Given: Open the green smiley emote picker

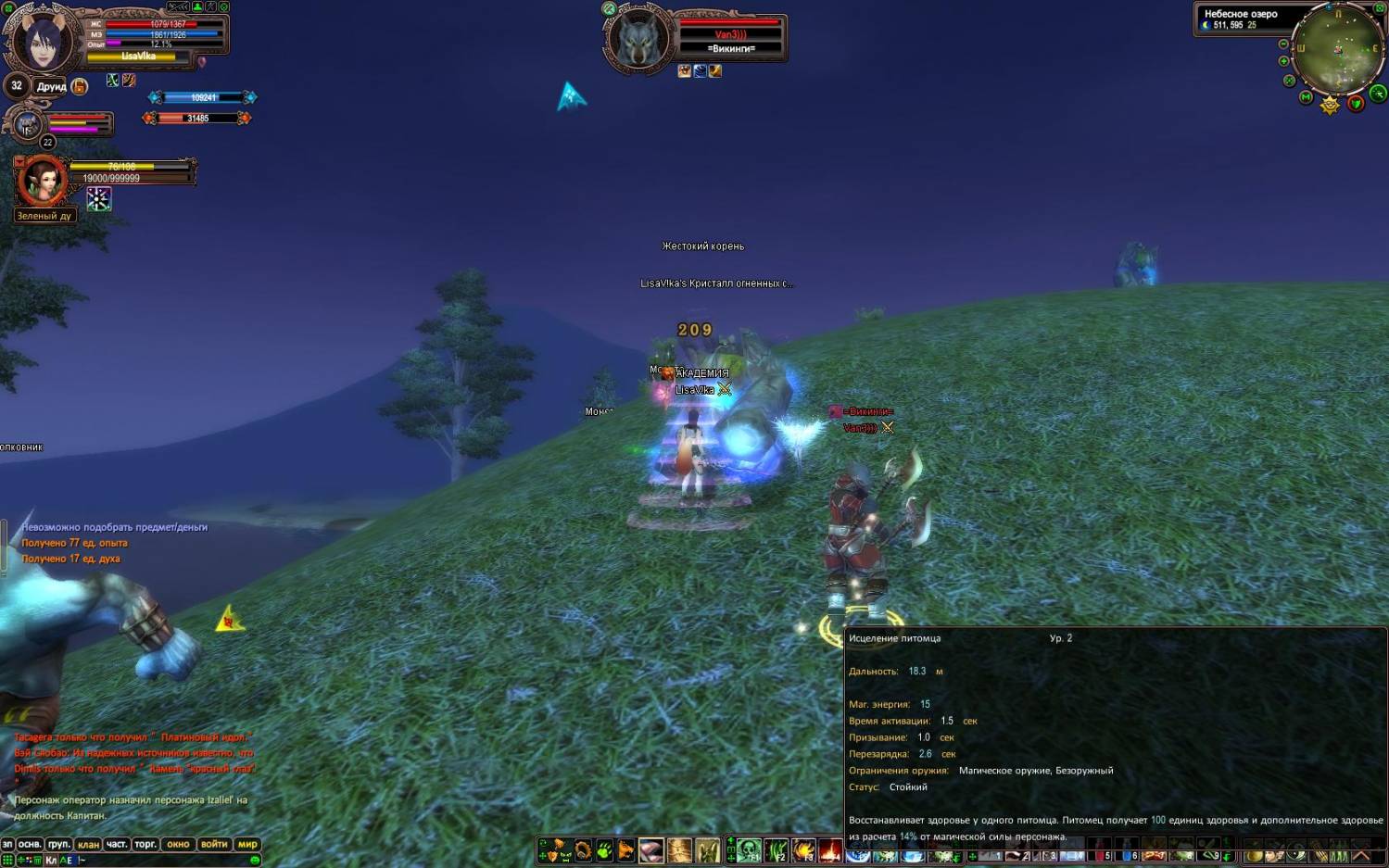Looking at the screenshot, I should click(255, 860).
